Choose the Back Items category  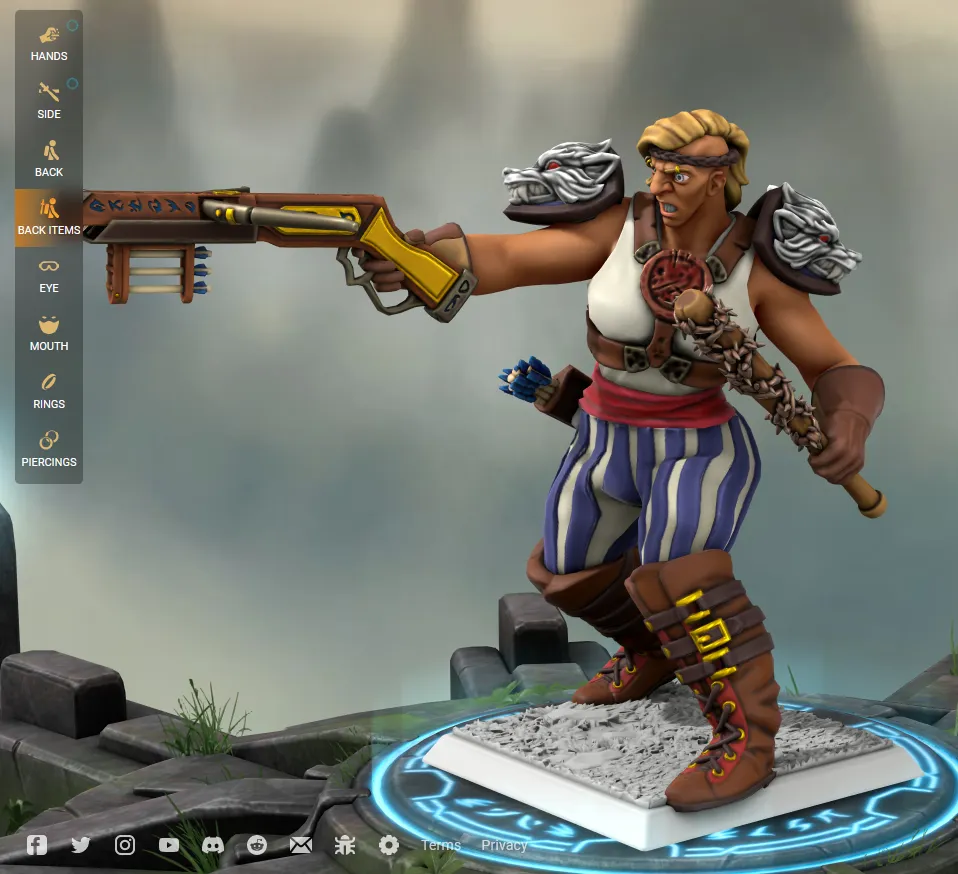(48, 217)
